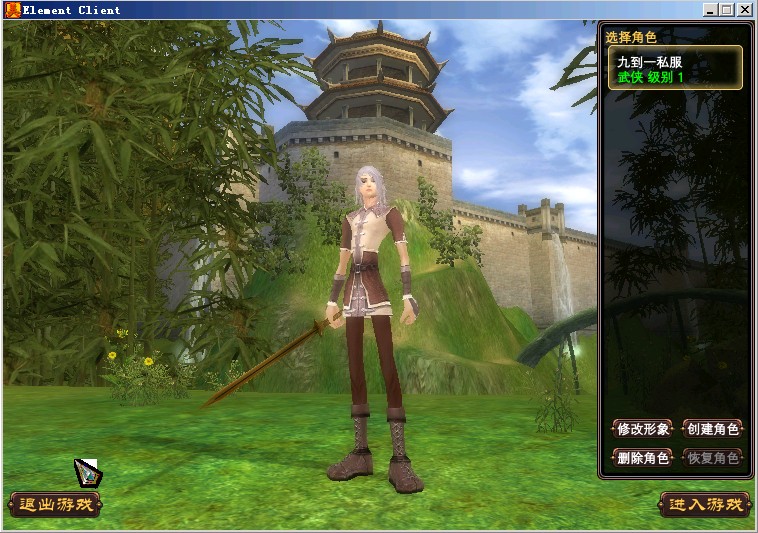Click 删除角色 to delete the character
Screen dimensions: 758x533
(x=642, y=458)
